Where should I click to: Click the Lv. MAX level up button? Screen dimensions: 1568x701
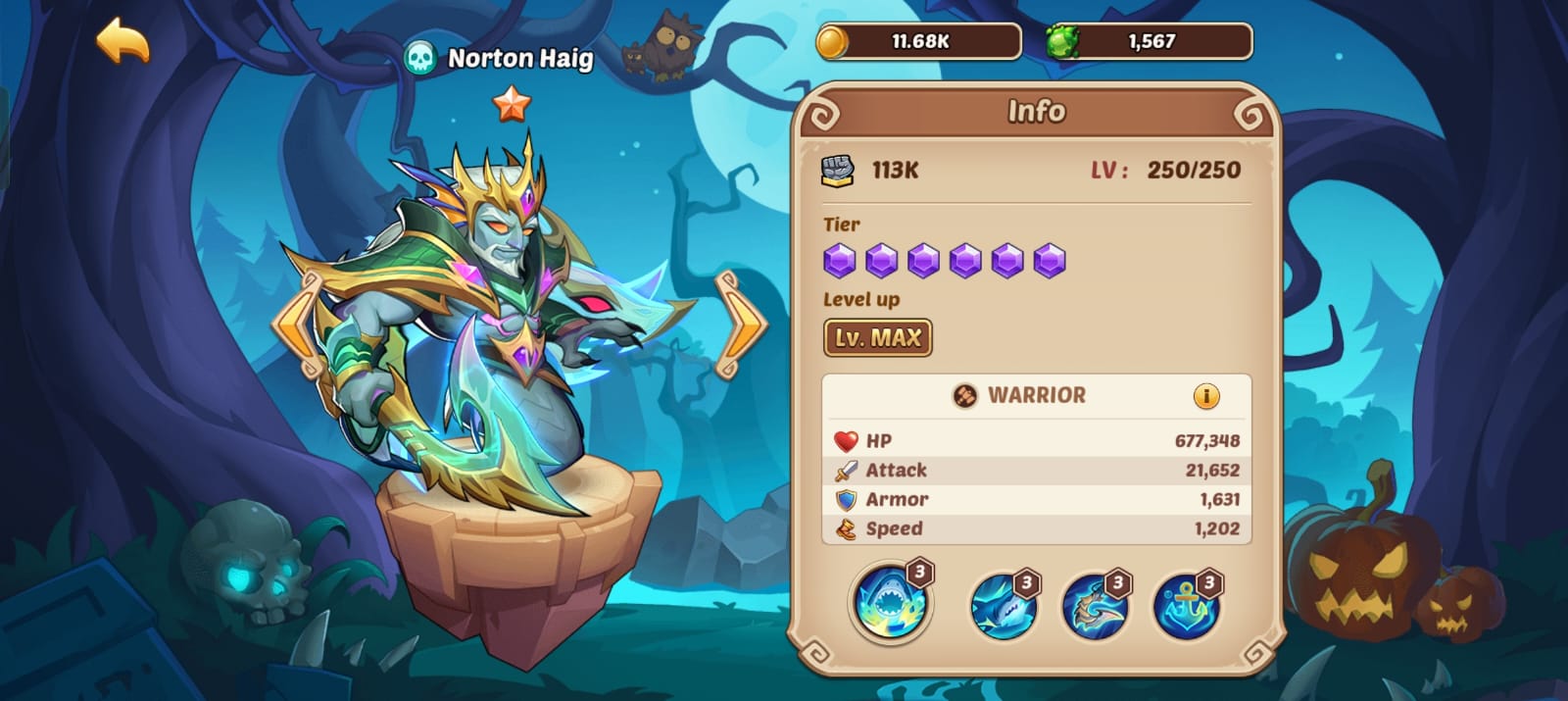click(x=877, y=338)
